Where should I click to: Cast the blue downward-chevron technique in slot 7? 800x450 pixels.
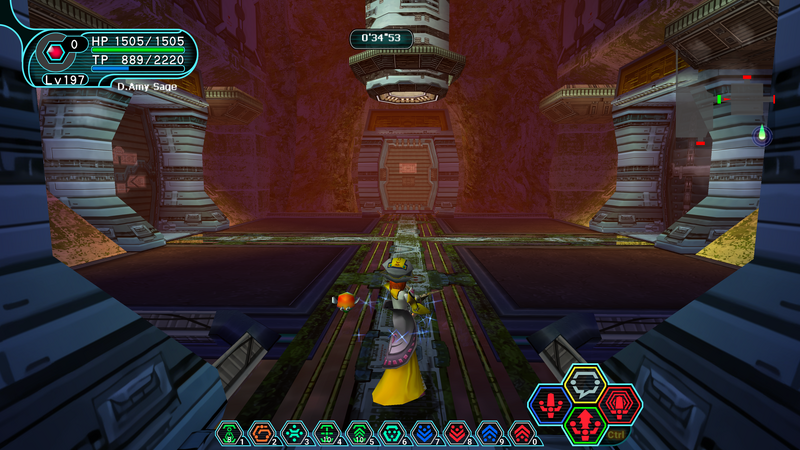[424, 433]
